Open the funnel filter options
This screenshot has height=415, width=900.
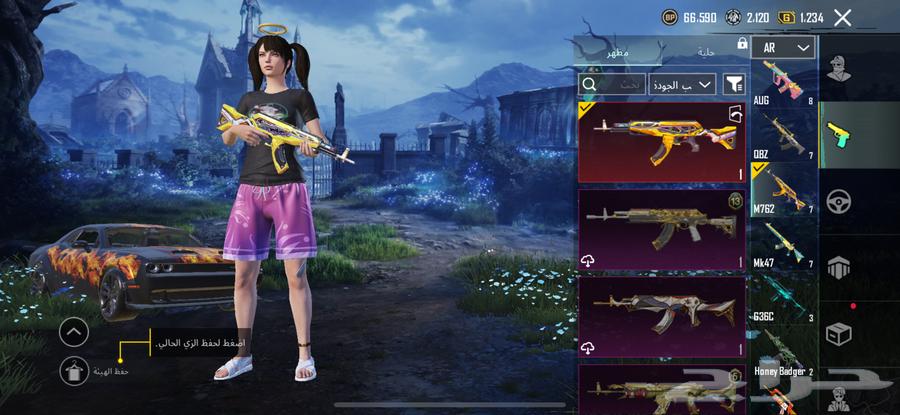tap(735, 85)
